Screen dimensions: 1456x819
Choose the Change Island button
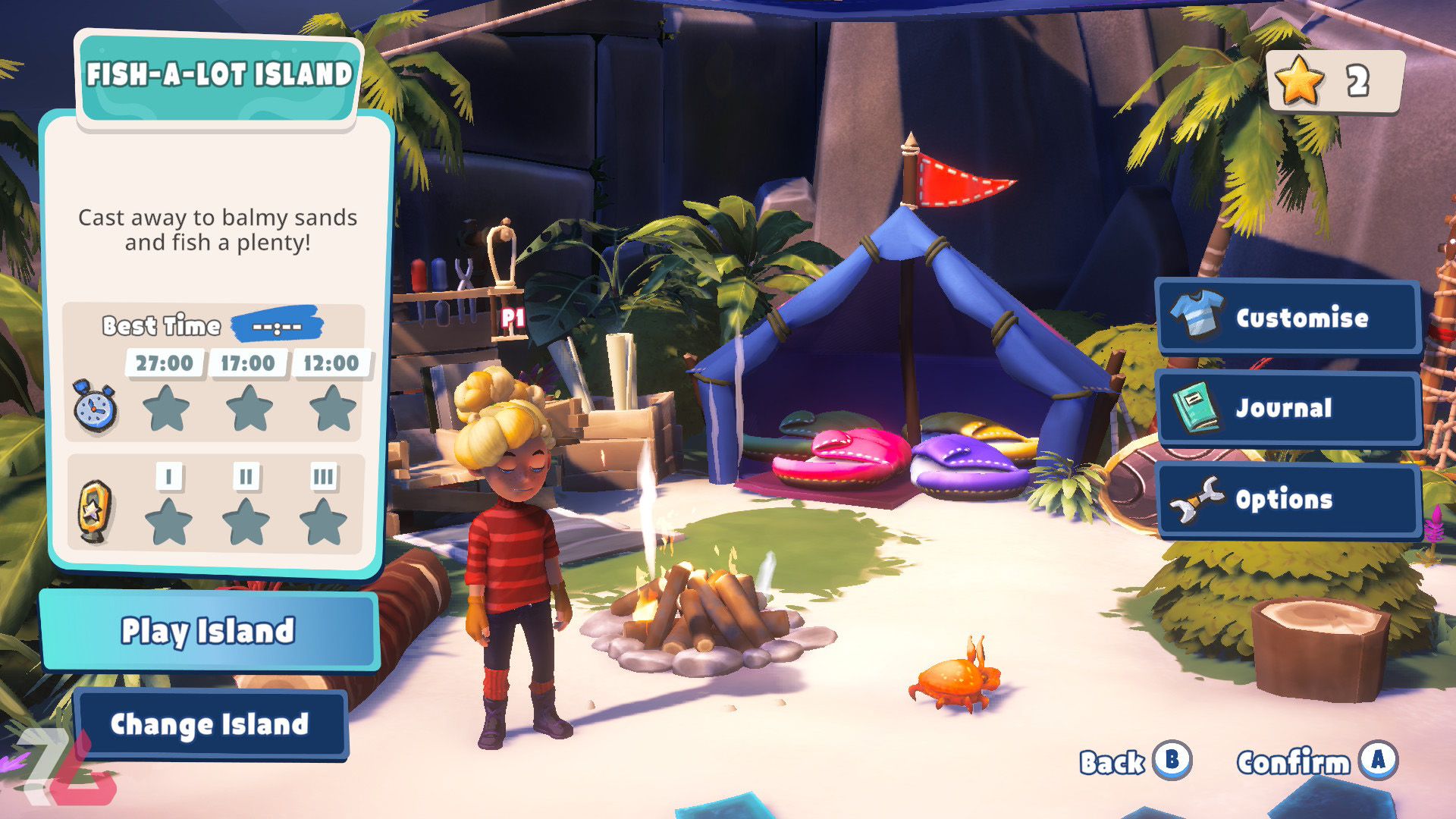click(x=210, y=724)
